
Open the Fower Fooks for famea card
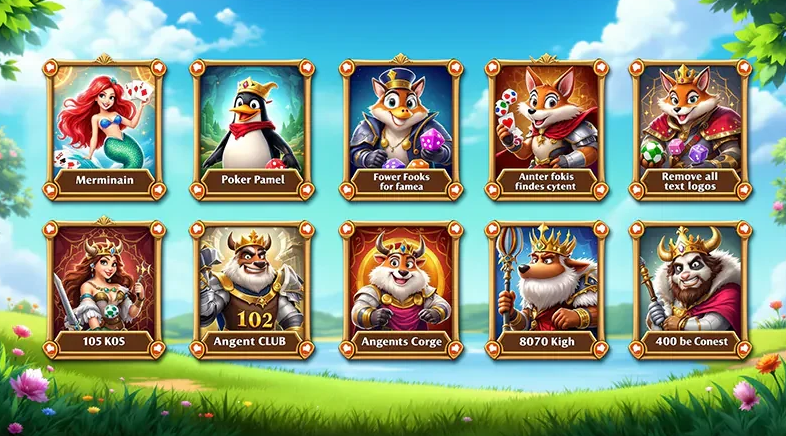[x=401, y=128]
